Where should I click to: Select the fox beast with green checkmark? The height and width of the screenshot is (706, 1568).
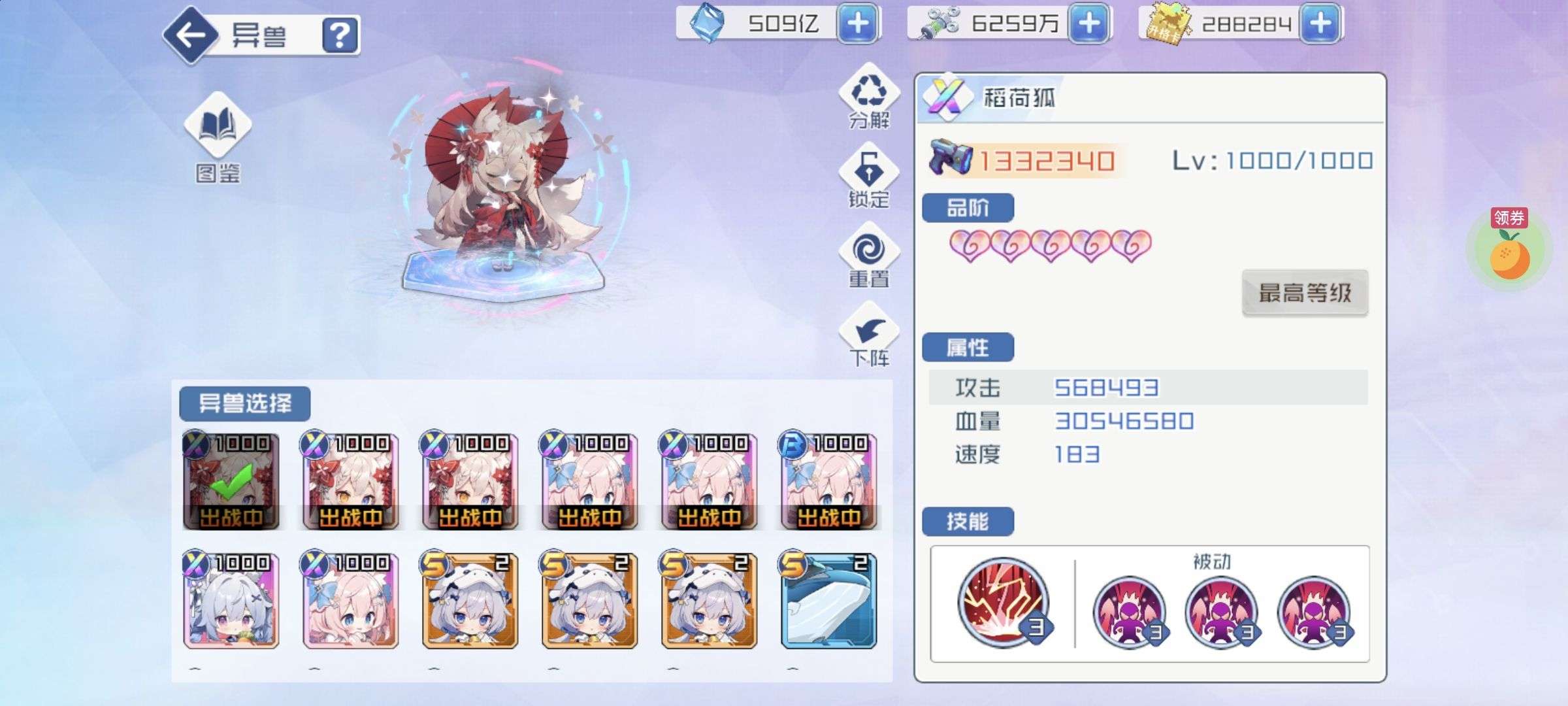231,481
